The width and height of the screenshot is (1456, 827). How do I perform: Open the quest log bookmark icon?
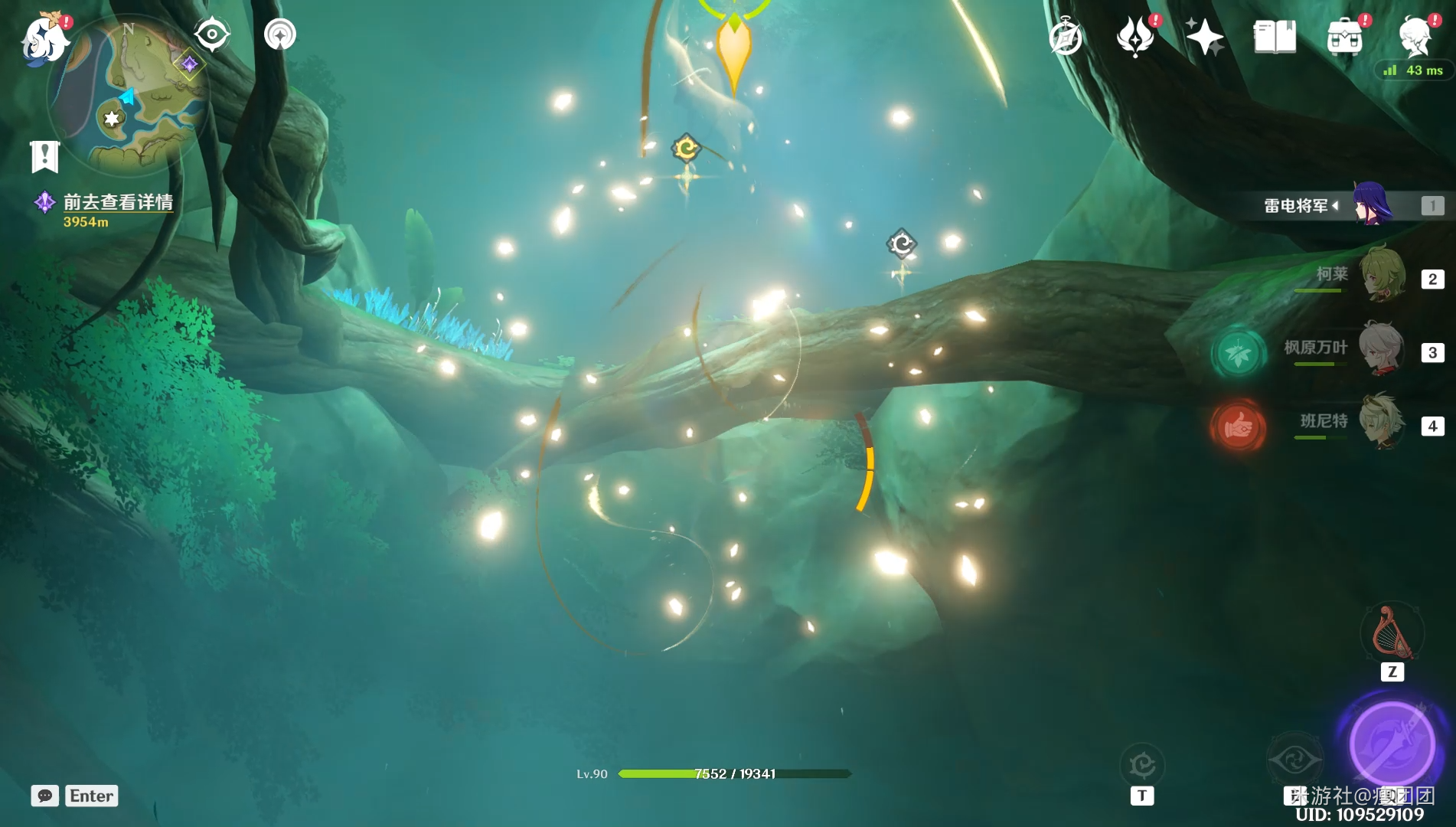point(44,156)
